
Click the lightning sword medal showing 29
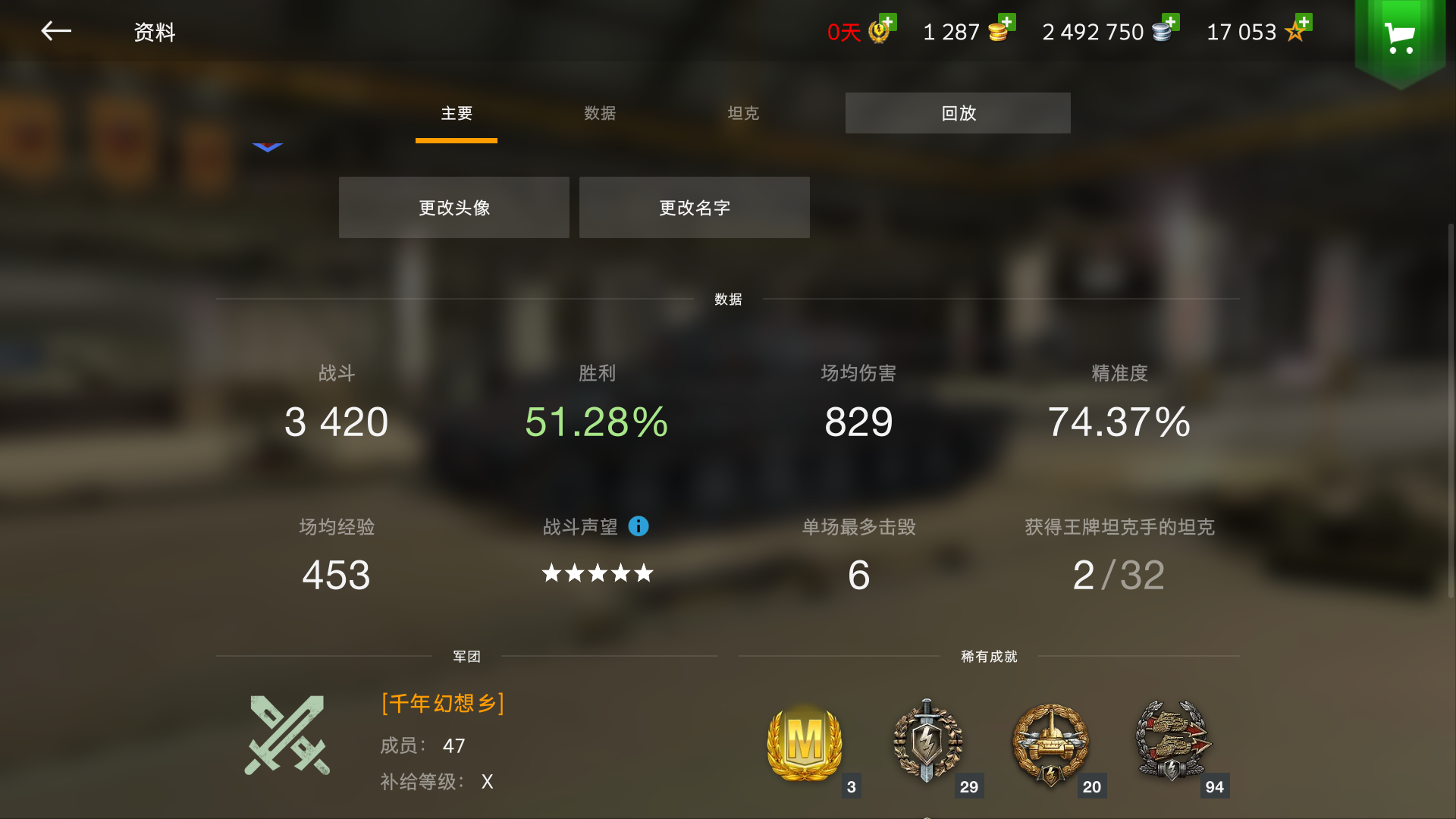(928, 743)
